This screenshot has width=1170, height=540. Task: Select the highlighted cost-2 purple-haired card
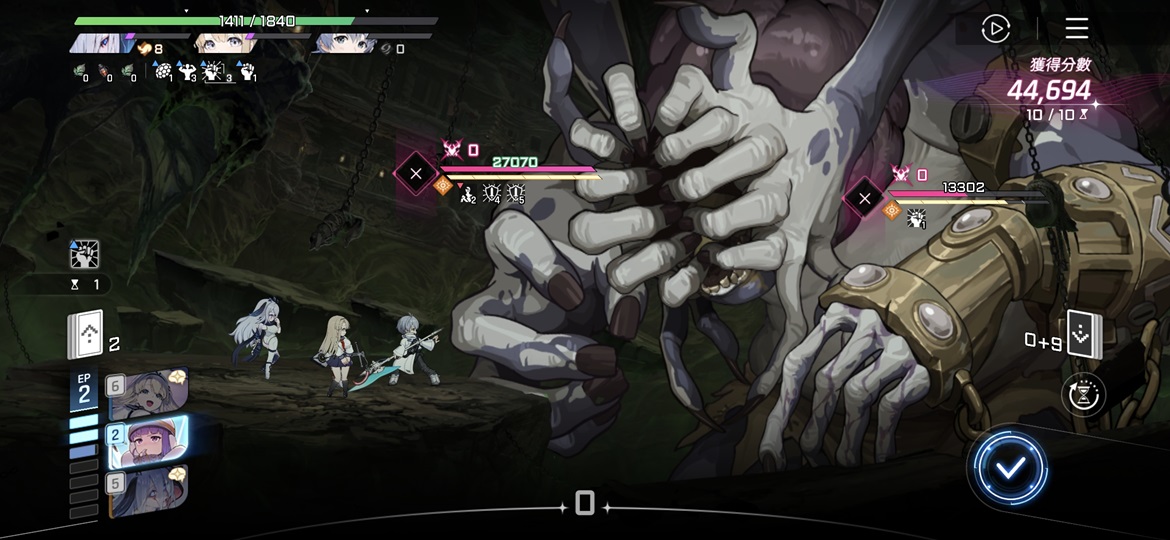[147, 442]
